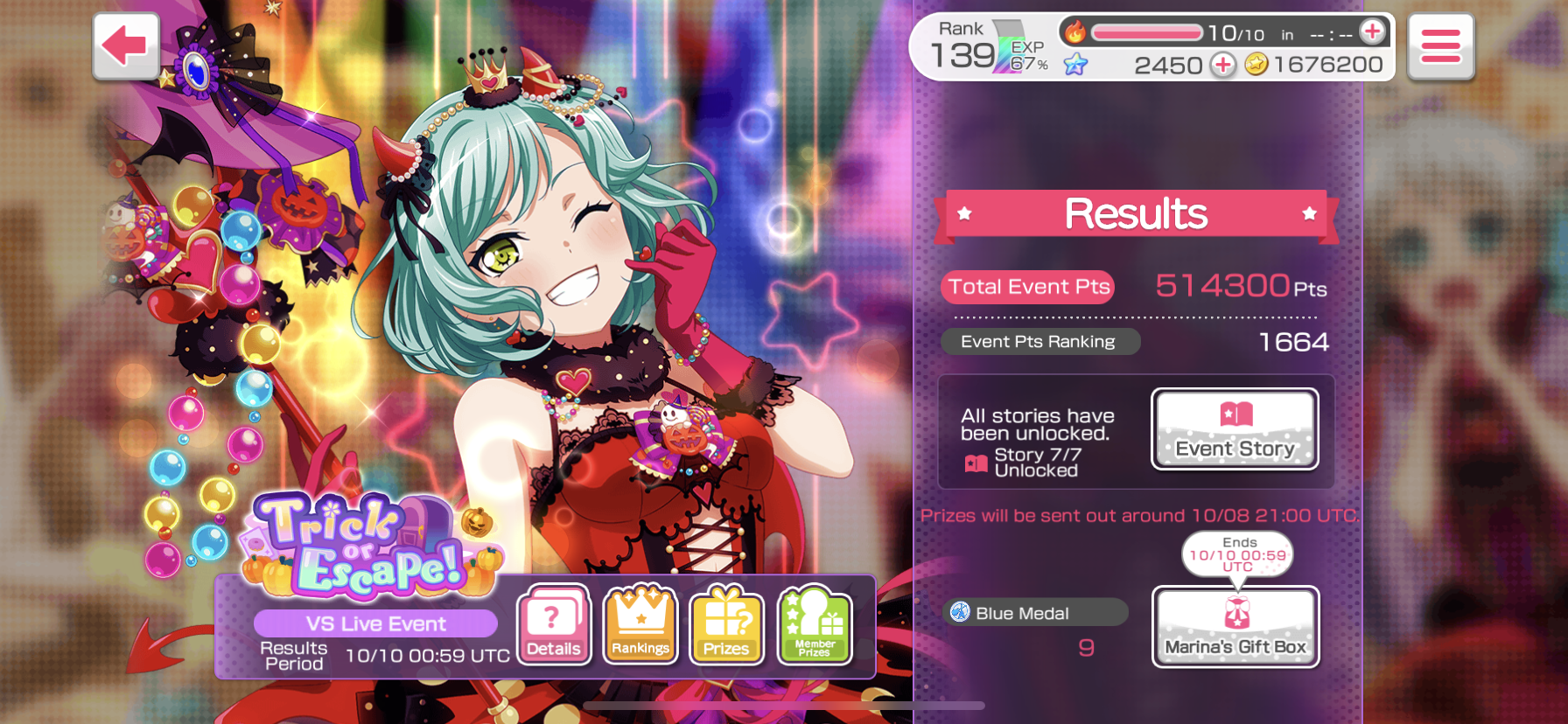Open the hamburger menu

[1440, 46]
